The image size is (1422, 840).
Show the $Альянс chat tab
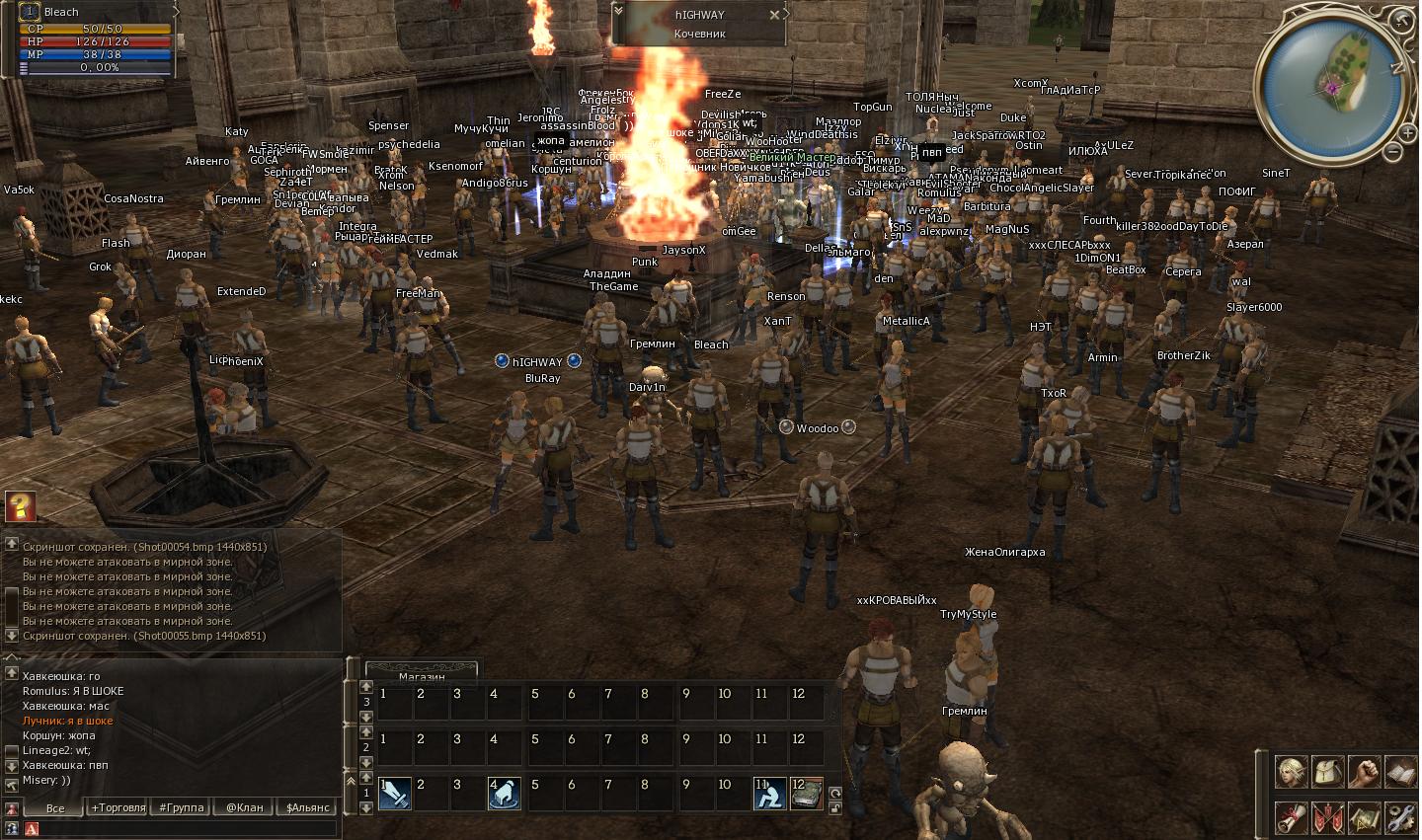click(307, 807)
